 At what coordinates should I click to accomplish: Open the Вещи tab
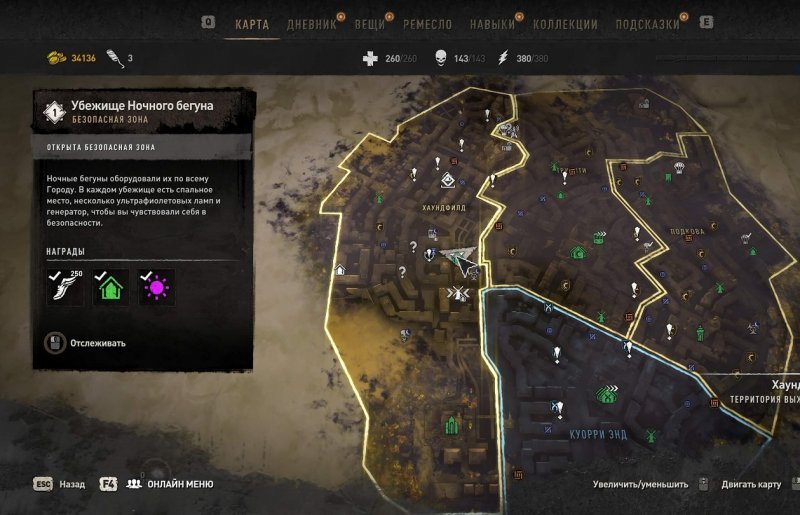point(369,24)
